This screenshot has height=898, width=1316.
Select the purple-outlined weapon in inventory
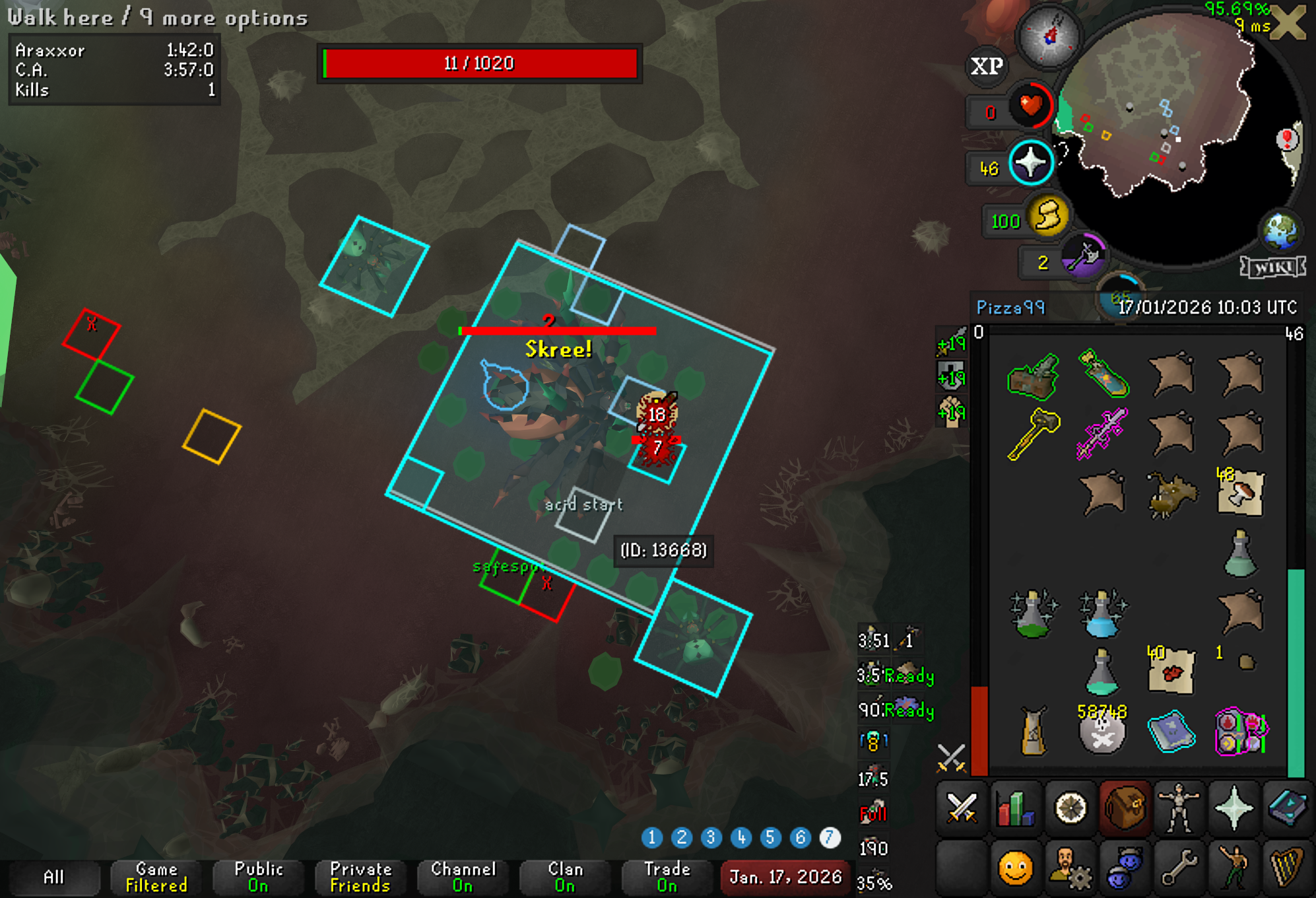[x=1102, y=432]
